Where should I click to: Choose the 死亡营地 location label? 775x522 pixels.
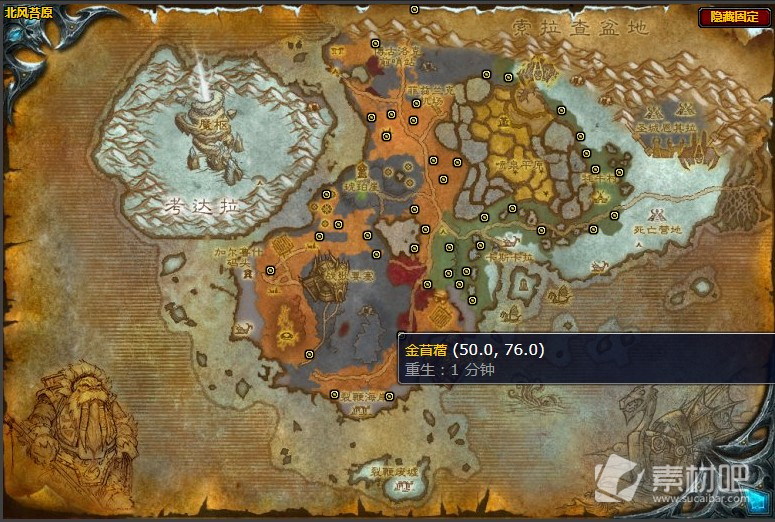coord(657,230)
